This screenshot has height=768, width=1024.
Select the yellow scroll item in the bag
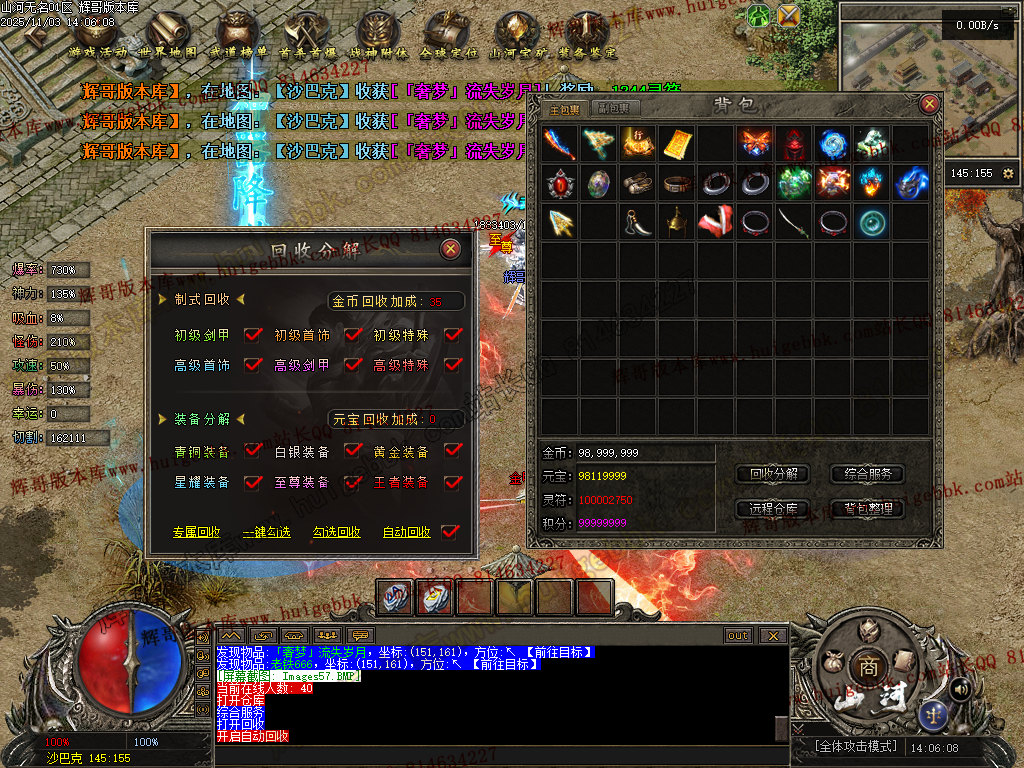[677, 142]
